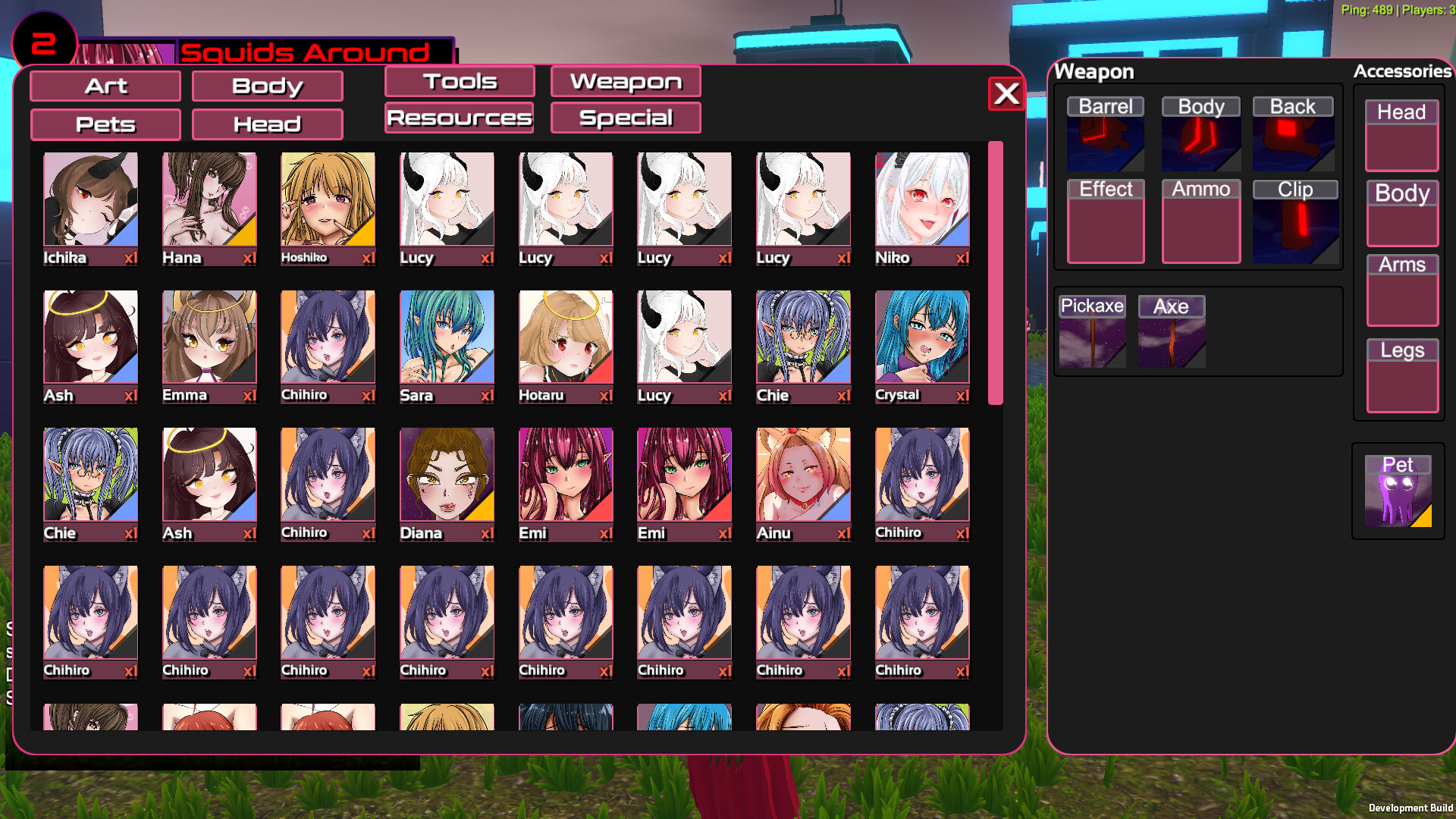
Task: Open the Resources tab
Action: click(x=459, y=118)
